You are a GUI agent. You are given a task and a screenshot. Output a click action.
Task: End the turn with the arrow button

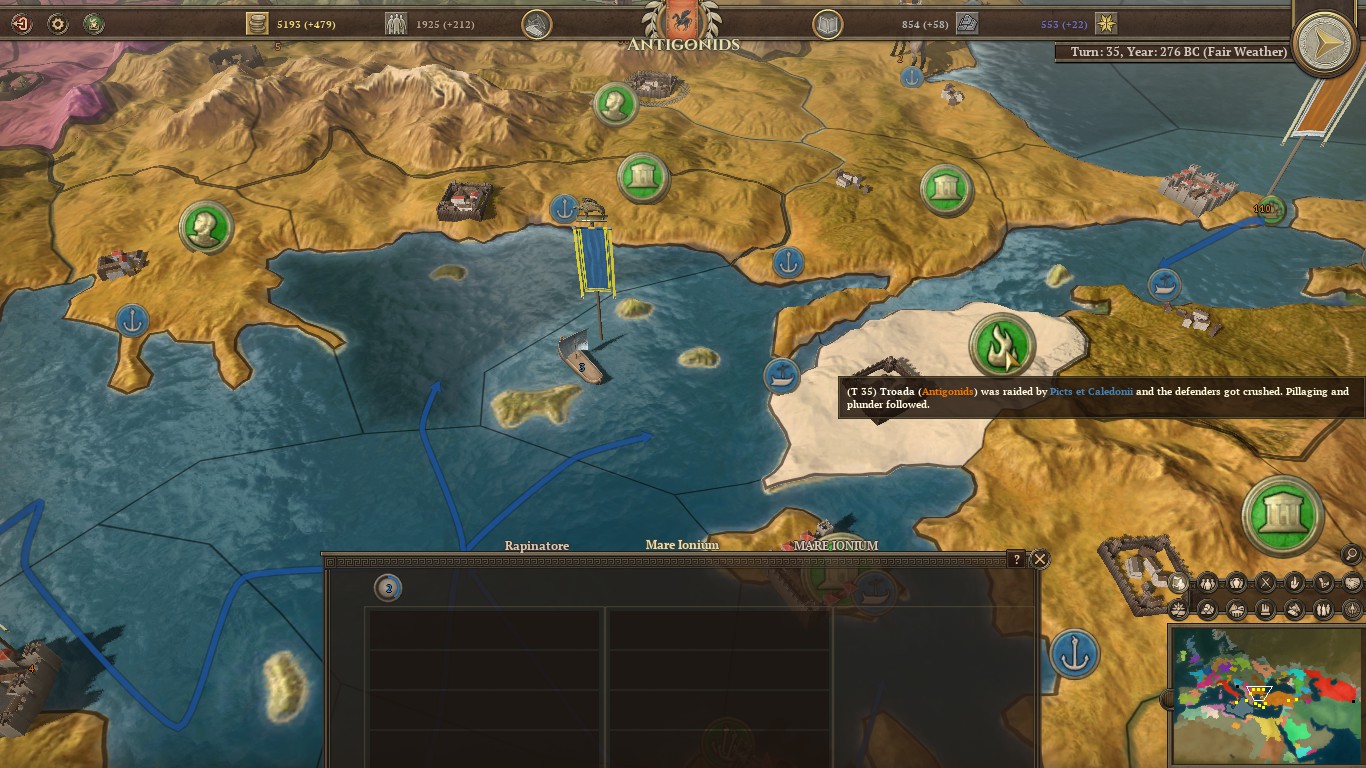pyautogui.click(x=1324, y=44)
